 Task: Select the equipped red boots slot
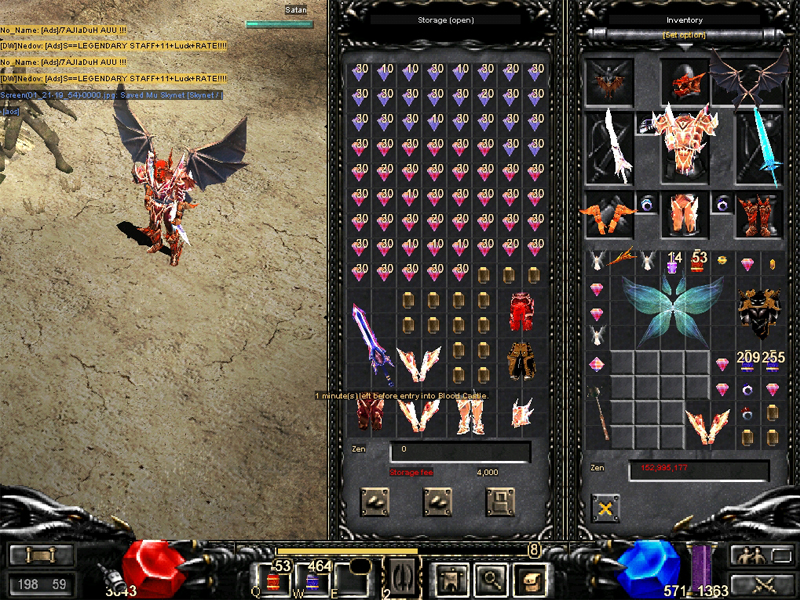(x=758, y=213)
